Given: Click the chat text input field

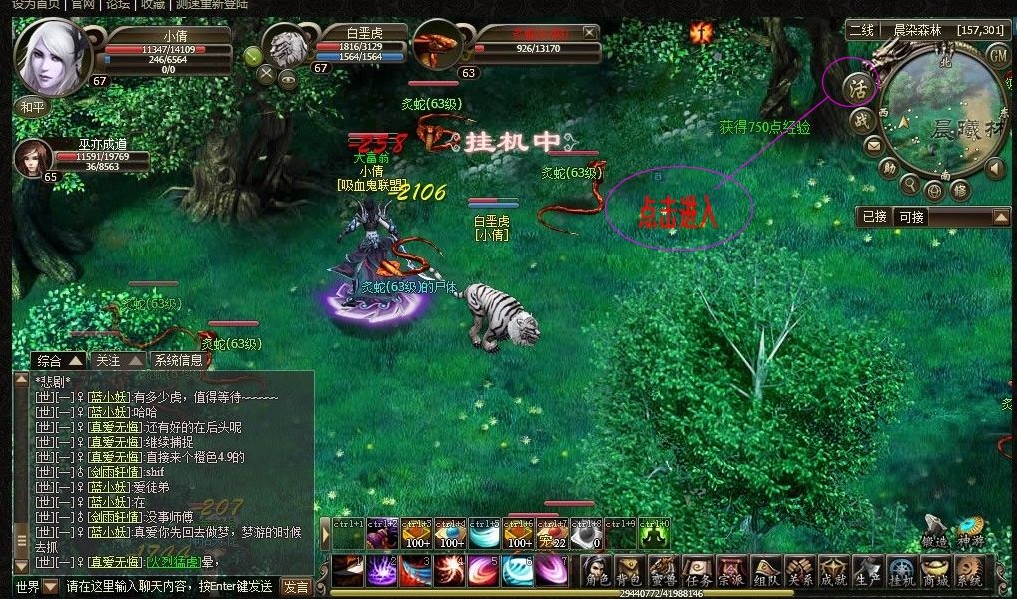Looking at the screenshot, I should (x=170, y=586).
